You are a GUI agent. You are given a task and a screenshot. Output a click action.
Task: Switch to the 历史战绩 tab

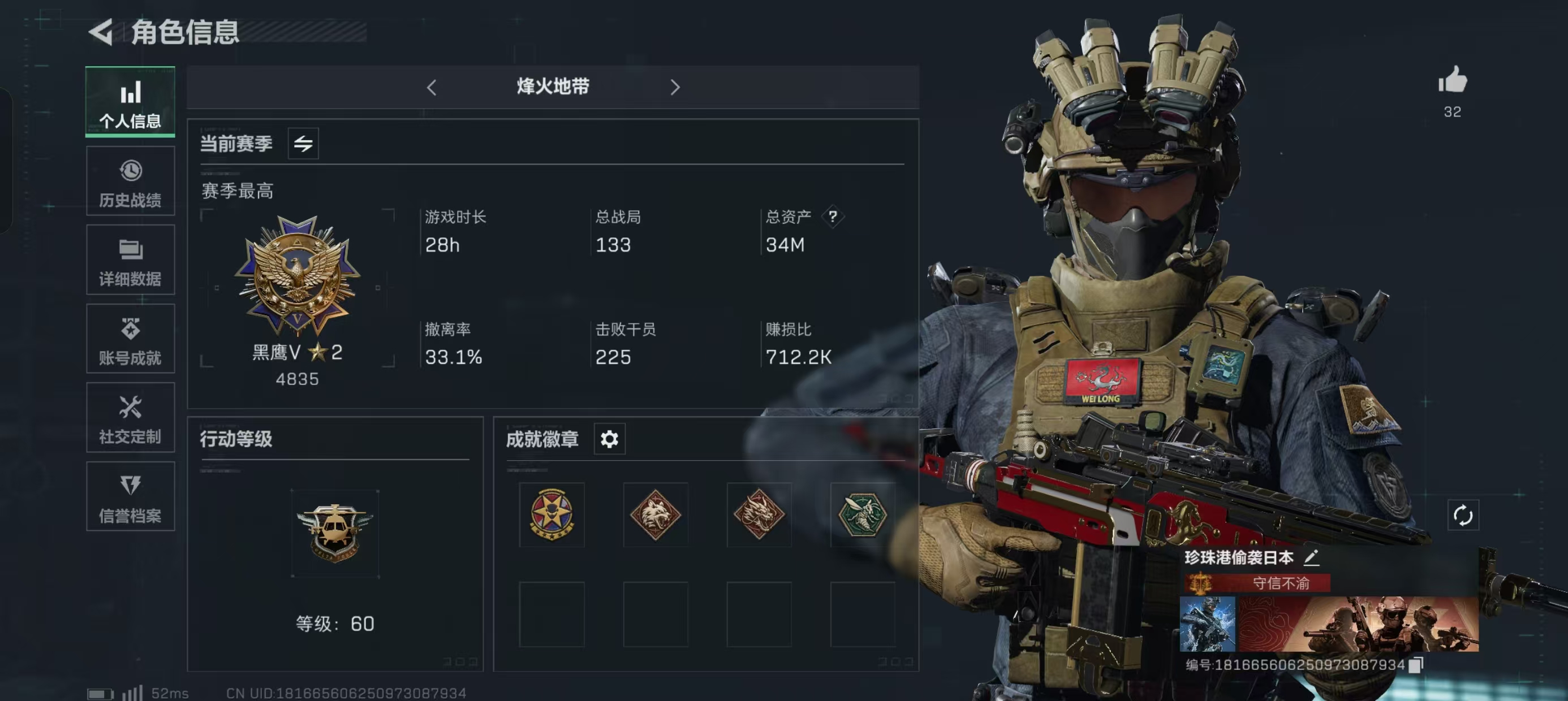130,181
